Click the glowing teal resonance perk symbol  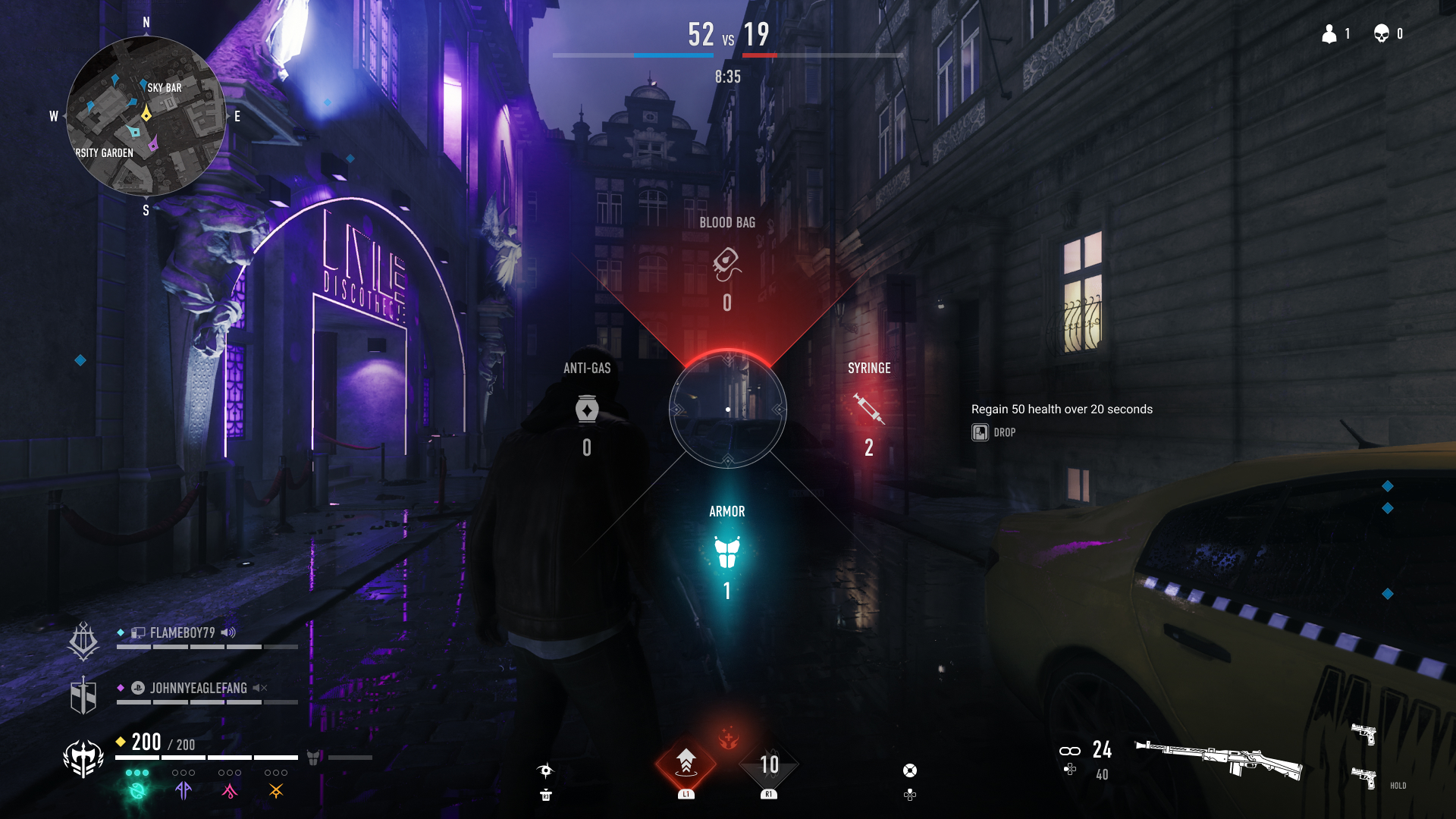pos(137,790)
